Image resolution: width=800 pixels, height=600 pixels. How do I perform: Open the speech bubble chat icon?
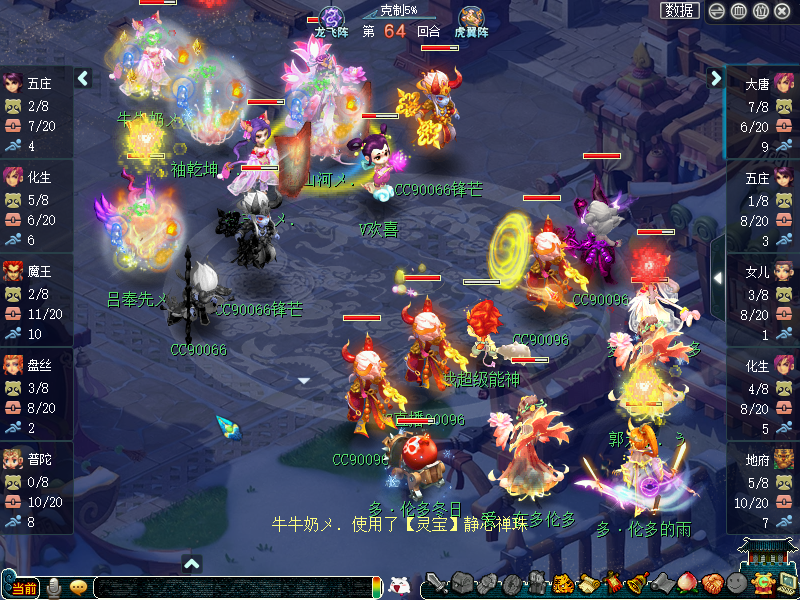pos(78,587)
